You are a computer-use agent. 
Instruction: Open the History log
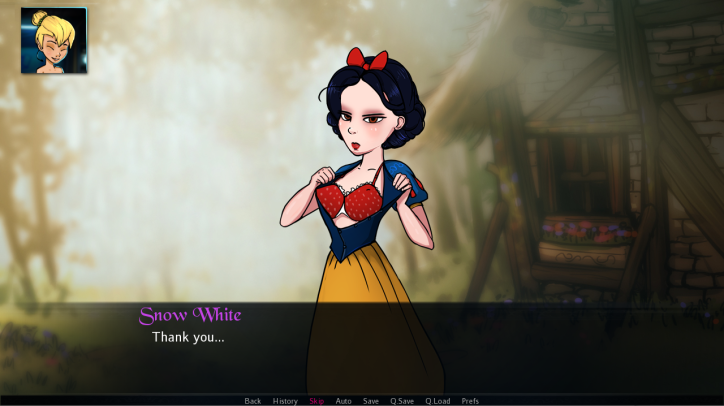[x=285, y=401]
